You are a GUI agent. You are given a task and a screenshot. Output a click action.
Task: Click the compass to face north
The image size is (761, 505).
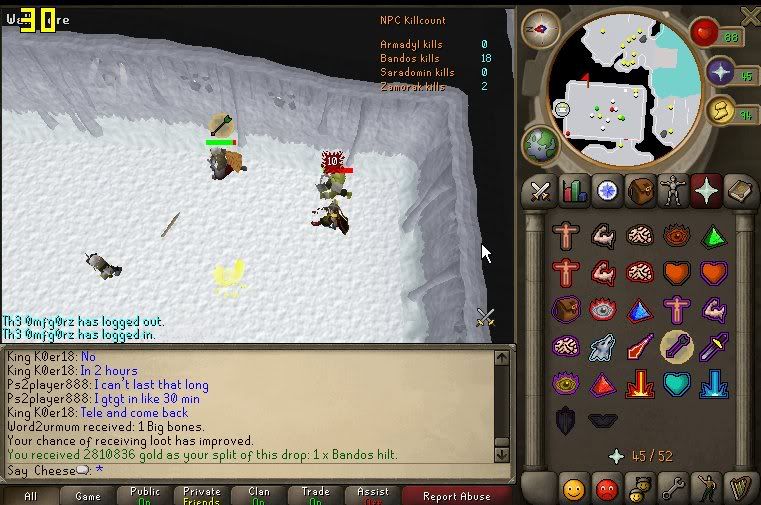541,28
